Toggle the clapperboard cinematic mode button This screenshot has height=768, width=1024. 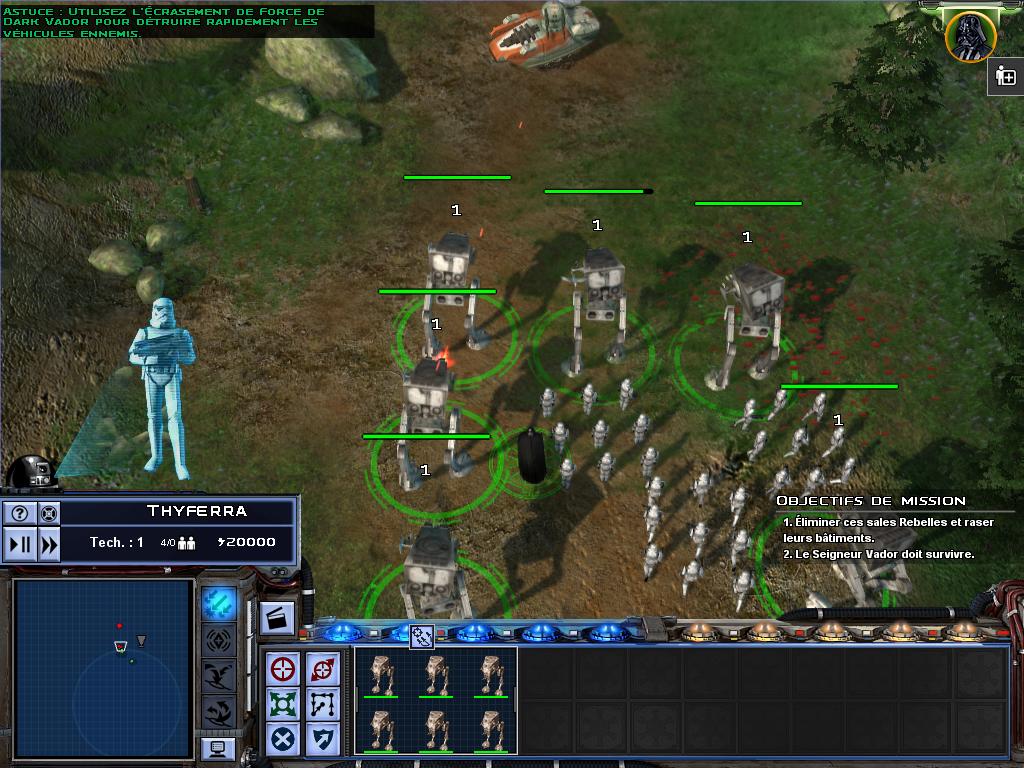click(277, 619)
